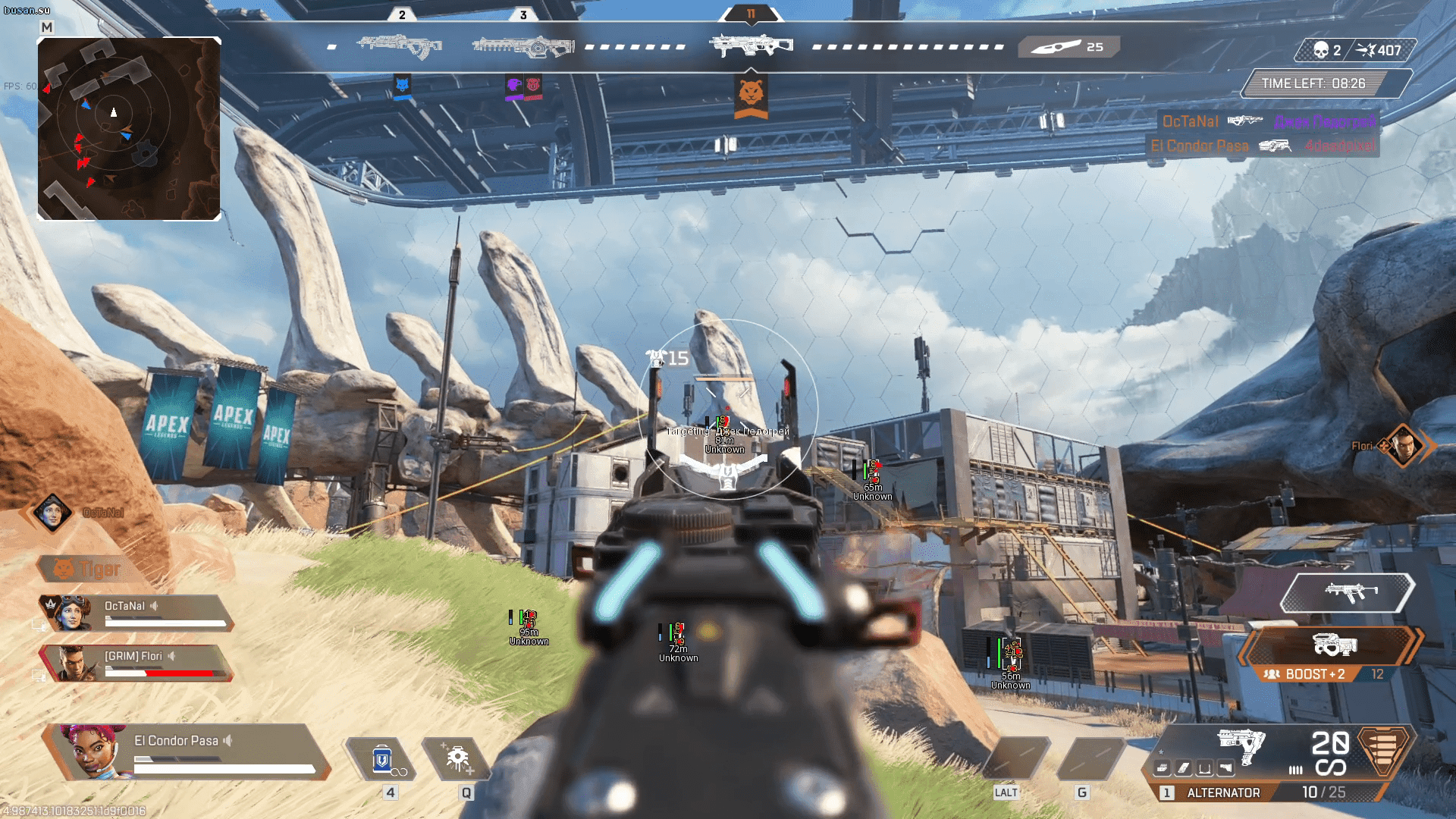Click the orange tiger team banner
The width and height of the screenshot is (1456, 819).
point(751,96)
